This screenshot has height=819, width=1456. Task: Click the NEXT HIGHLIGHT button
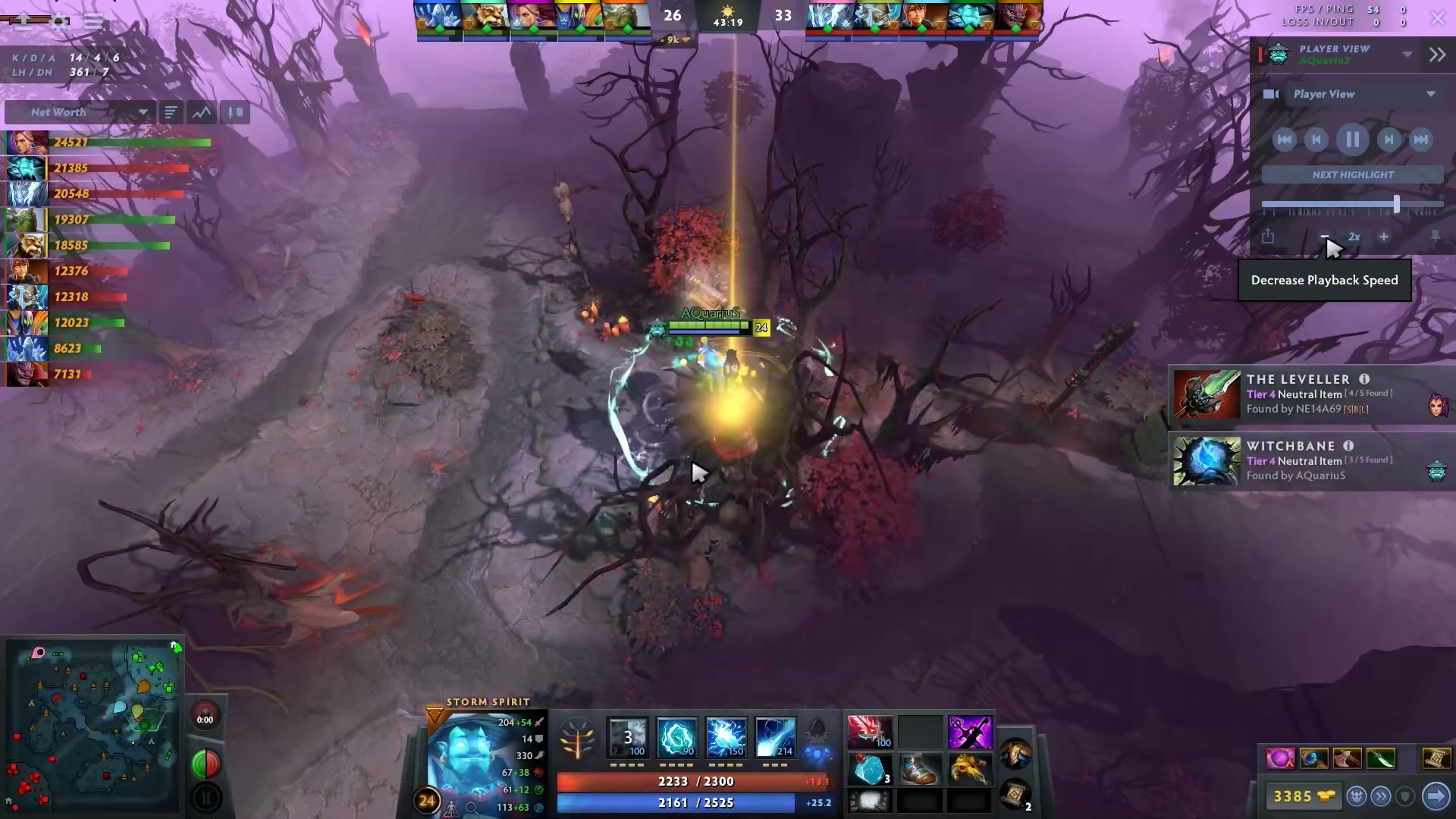[x=1351, y=174]
